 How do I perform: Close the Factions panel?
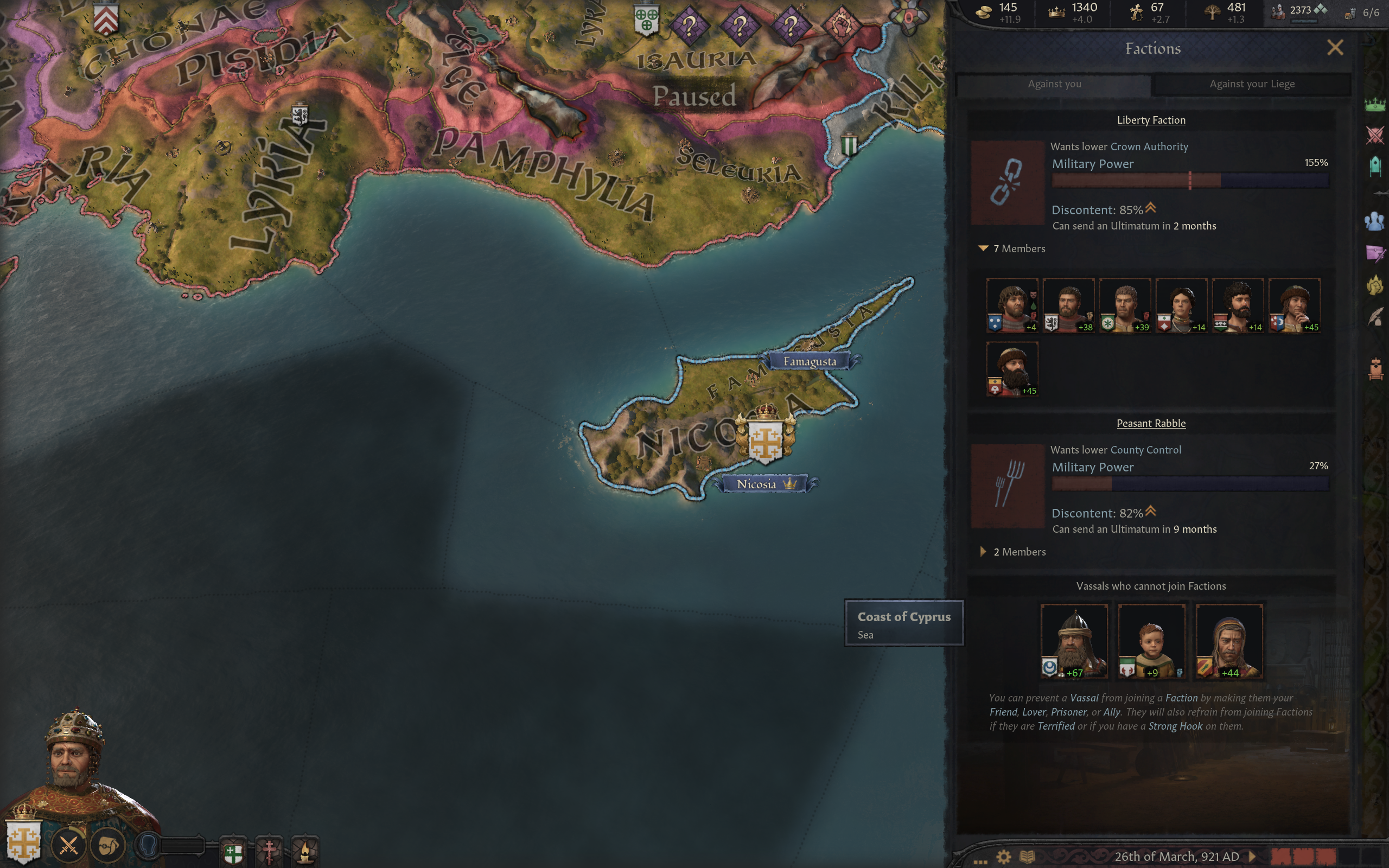pyautogui.click(x=1335, y=48)
